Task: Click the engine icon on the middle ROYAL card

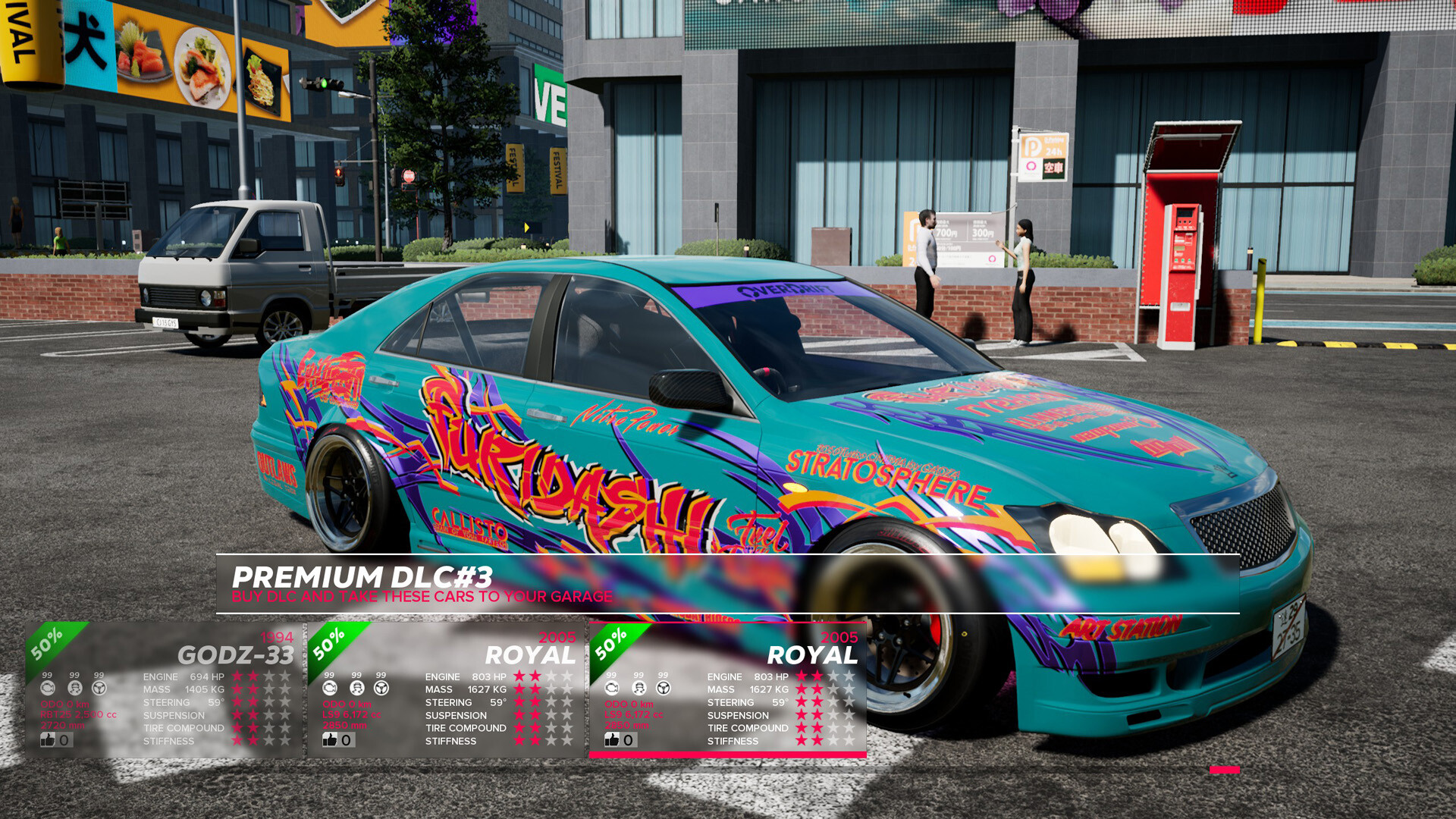Action: tap(329, 688)
